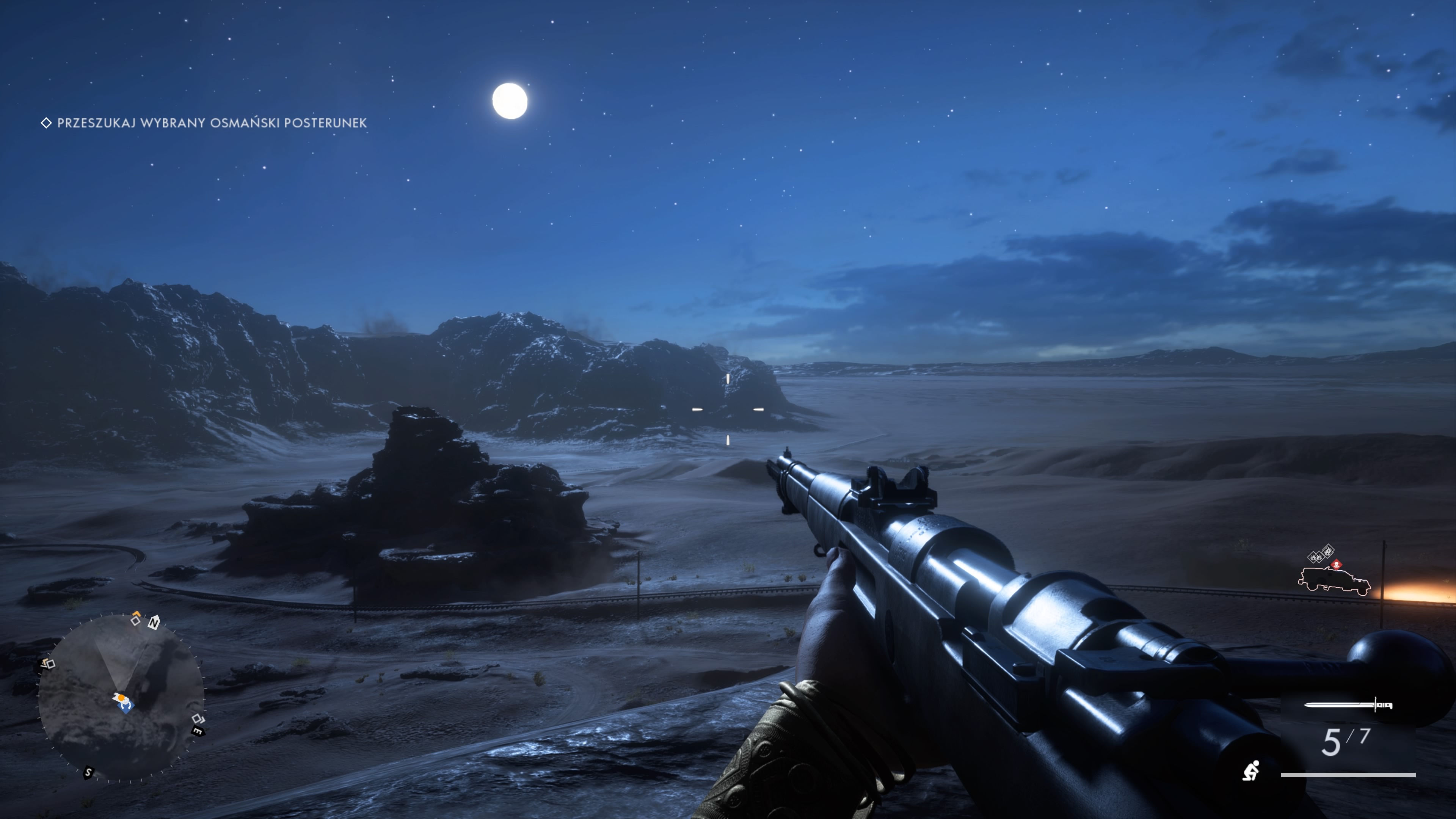Open the circular minimap
This screenshot has height=819, width=1456.
121,698
